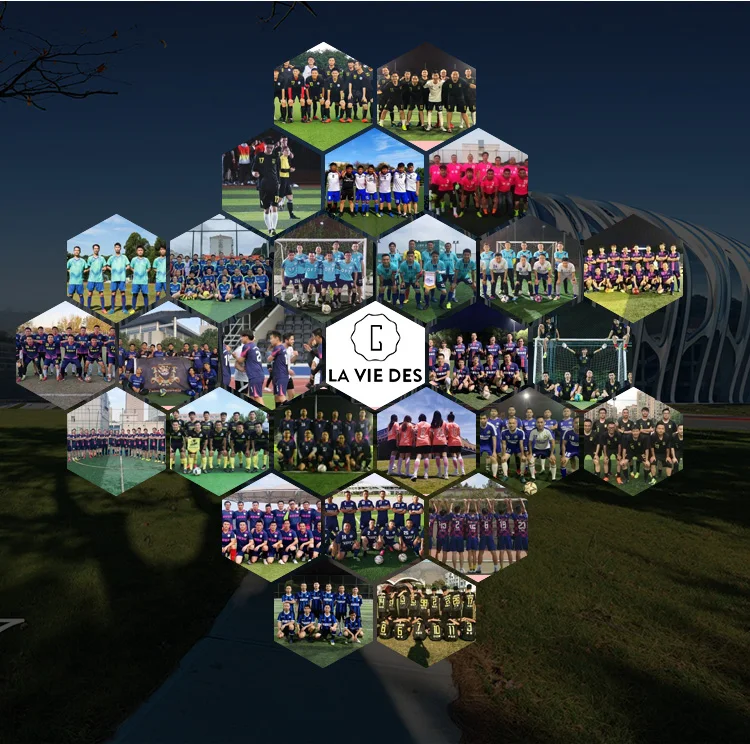750x744 pixels.
Task: Open the team photo holding a banner
Action: pos(168,356)
